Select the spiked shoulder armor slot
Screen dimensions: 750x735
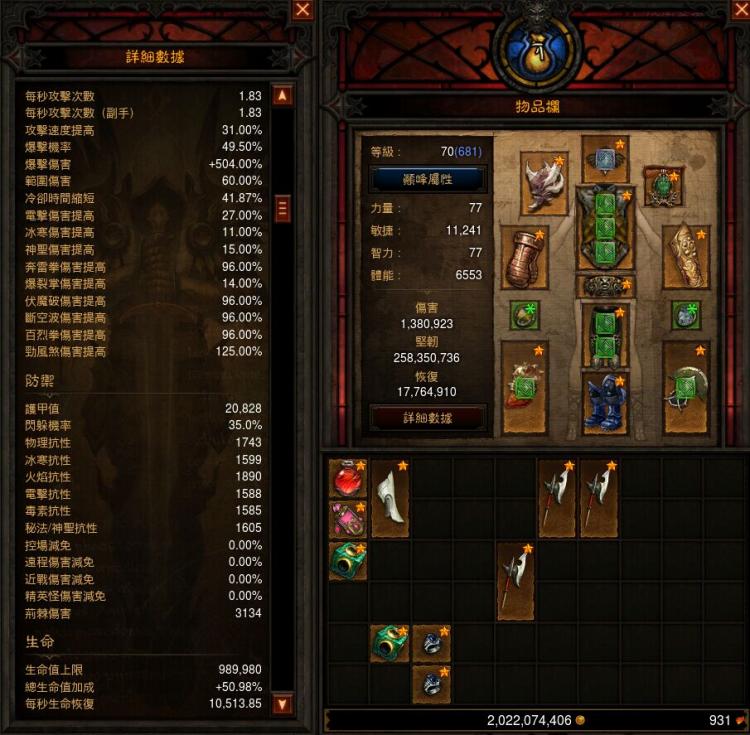click(545, 182)
